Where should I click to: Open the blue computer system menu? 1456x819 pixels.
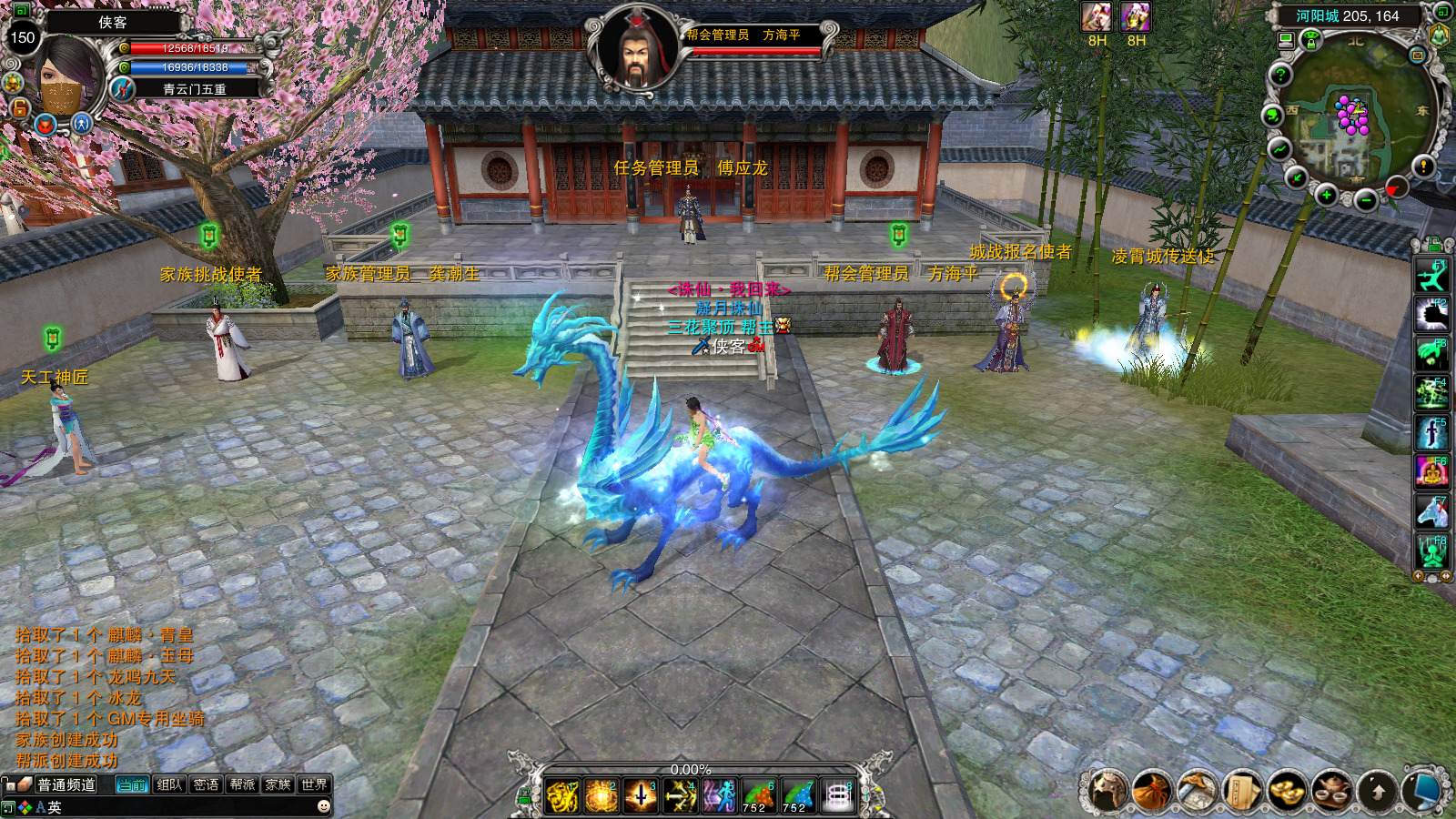(1422, 790)
